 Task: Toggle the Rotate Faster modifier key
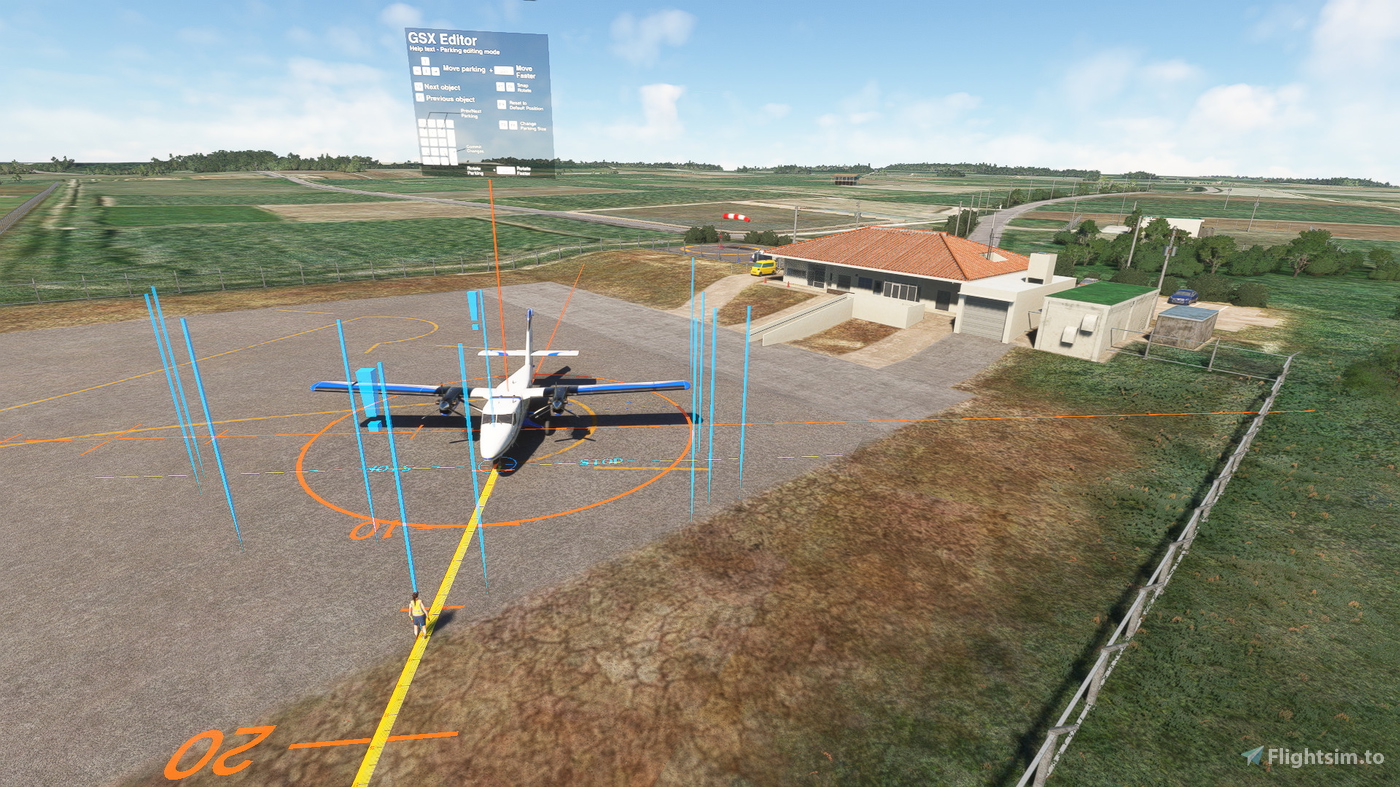pos(506,169)
